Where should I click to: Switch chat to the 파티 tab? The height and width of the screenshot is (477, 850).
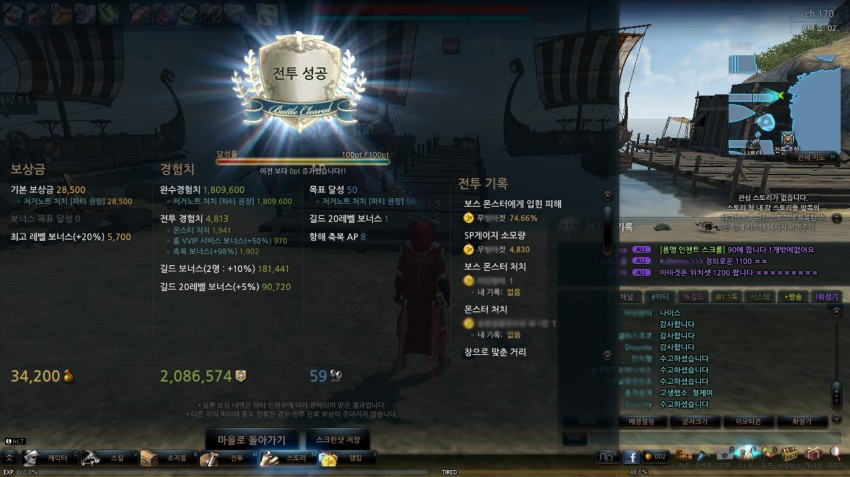click(x=660, y=296)
